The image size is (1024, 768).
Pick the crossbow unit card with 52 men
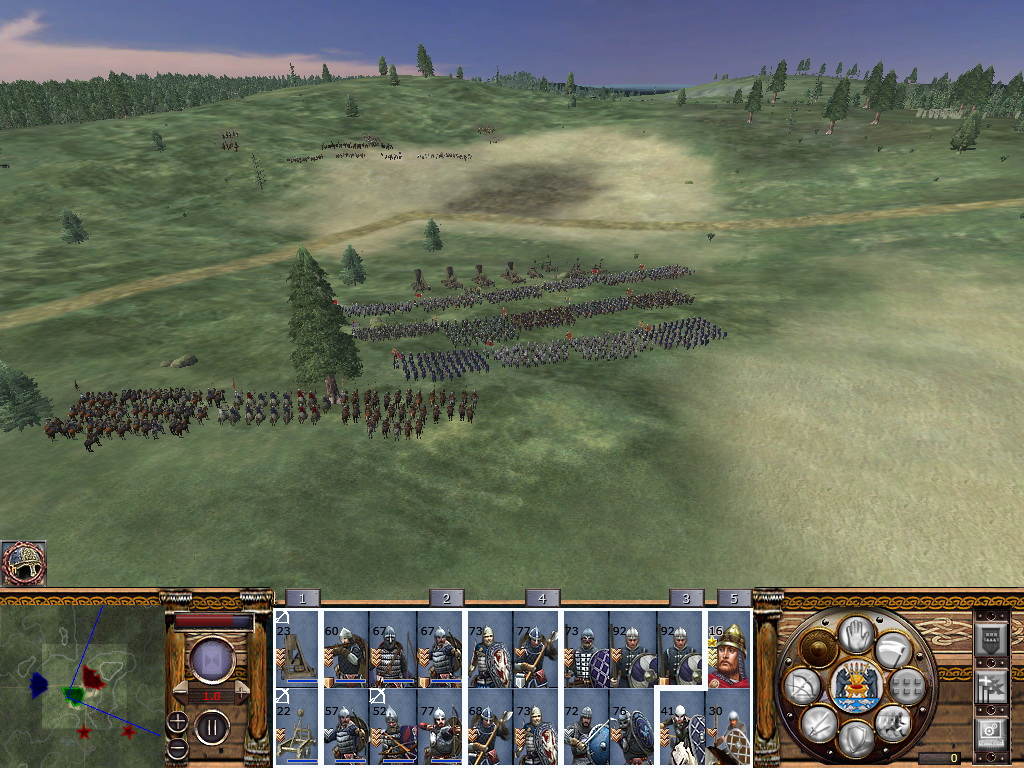pyautogui.click(x=392, y=727)
